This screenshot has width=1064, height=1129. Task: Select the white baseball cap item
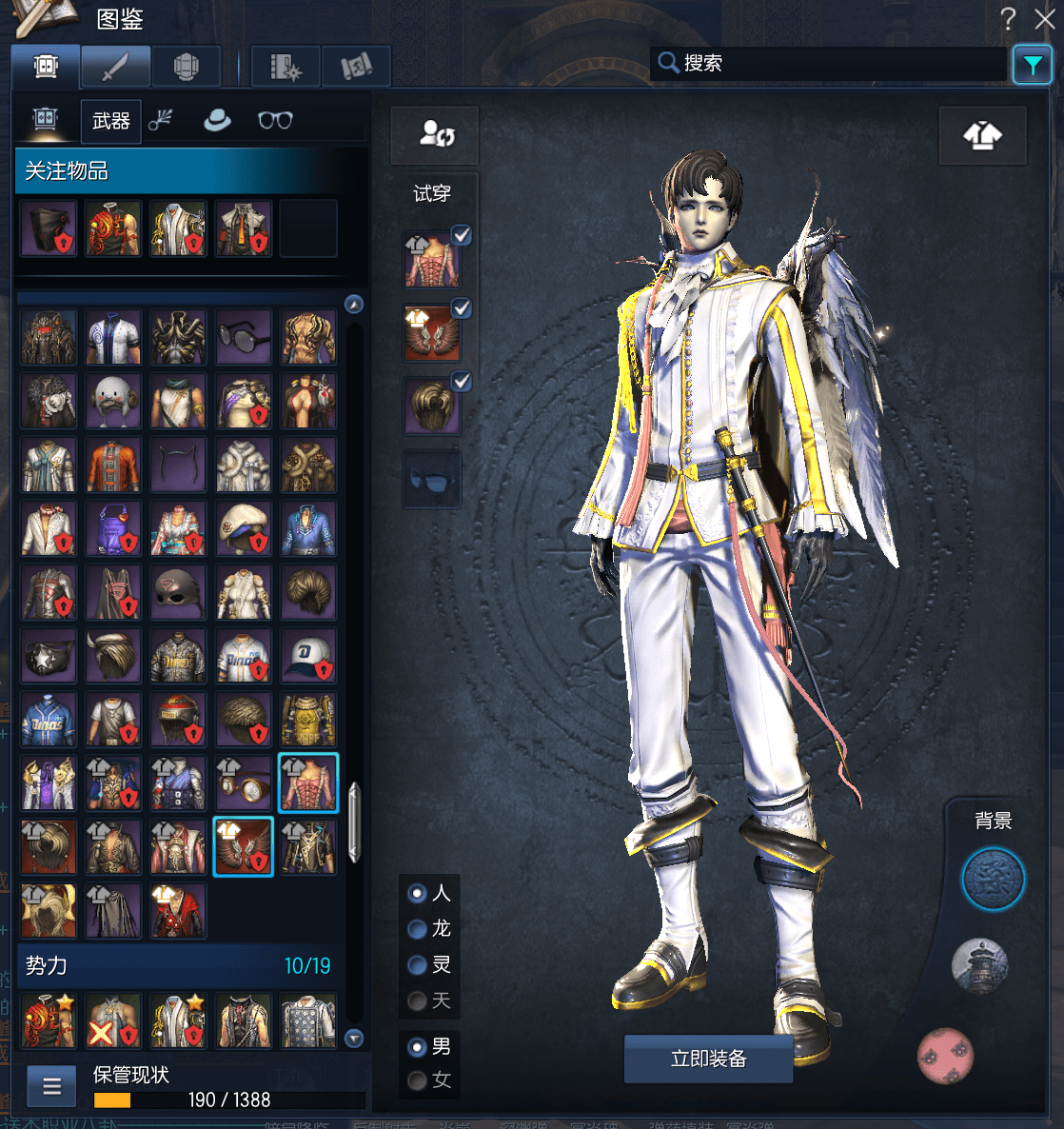point(308,655)
